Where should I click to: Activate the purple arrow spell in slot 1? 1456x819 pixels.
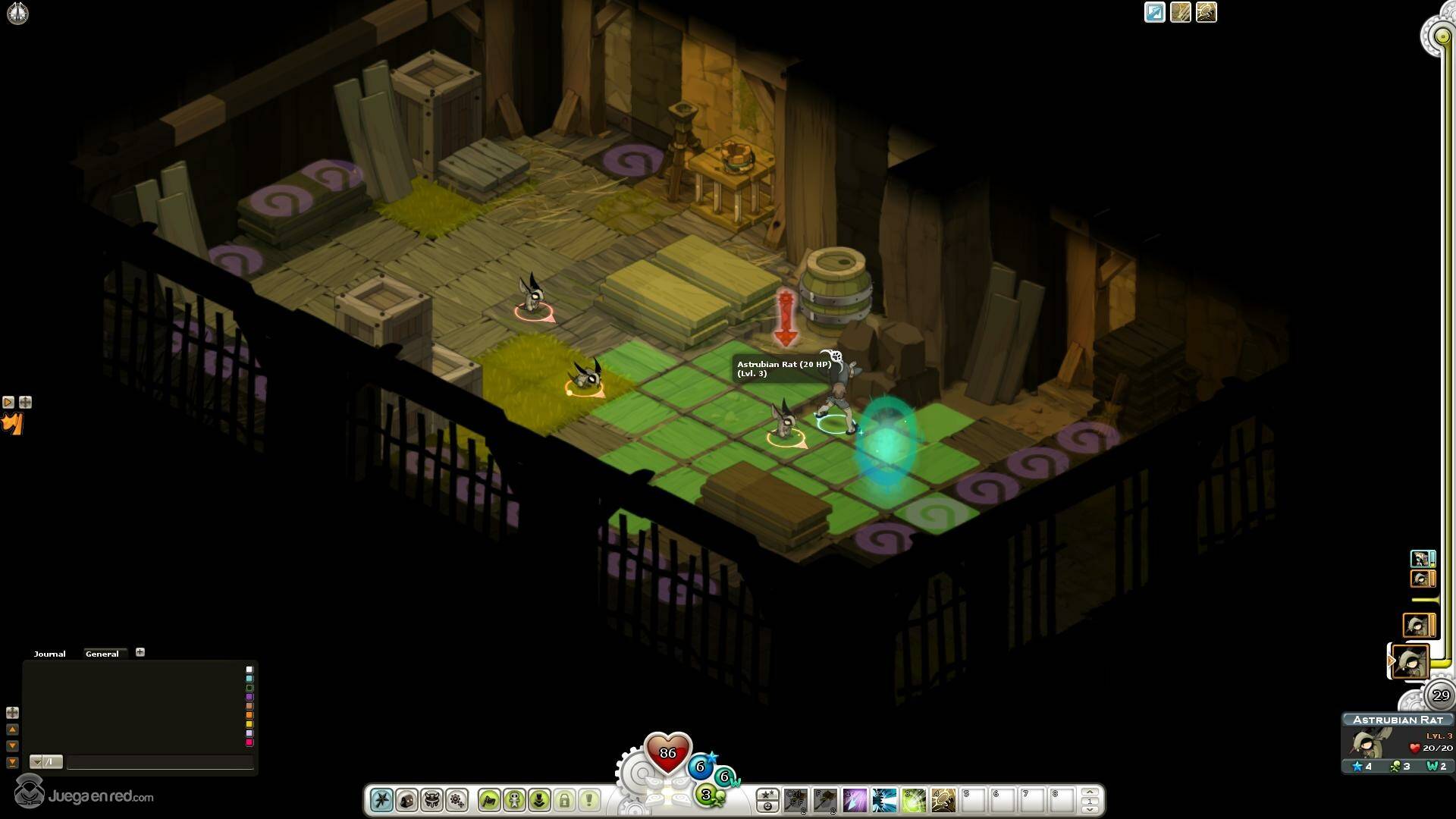[855, 800]
